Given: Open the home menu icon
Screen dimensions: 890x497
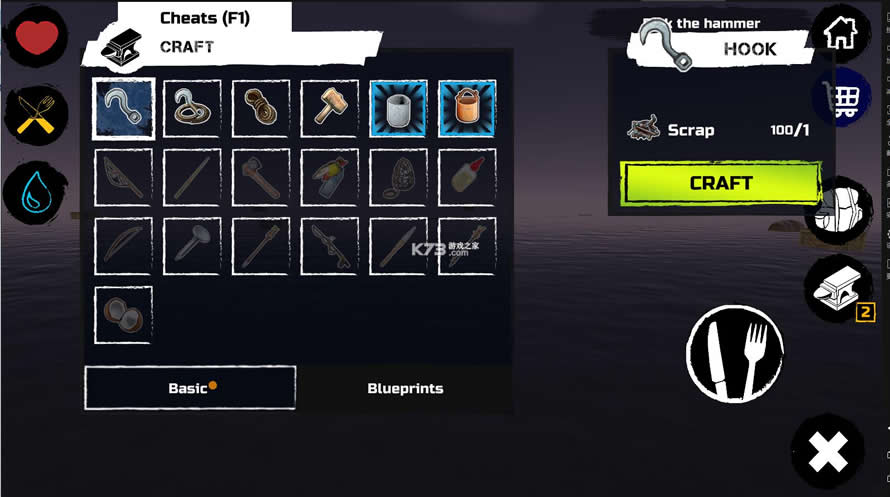Looking at the screenshot, I should click(x=838, y=34).
